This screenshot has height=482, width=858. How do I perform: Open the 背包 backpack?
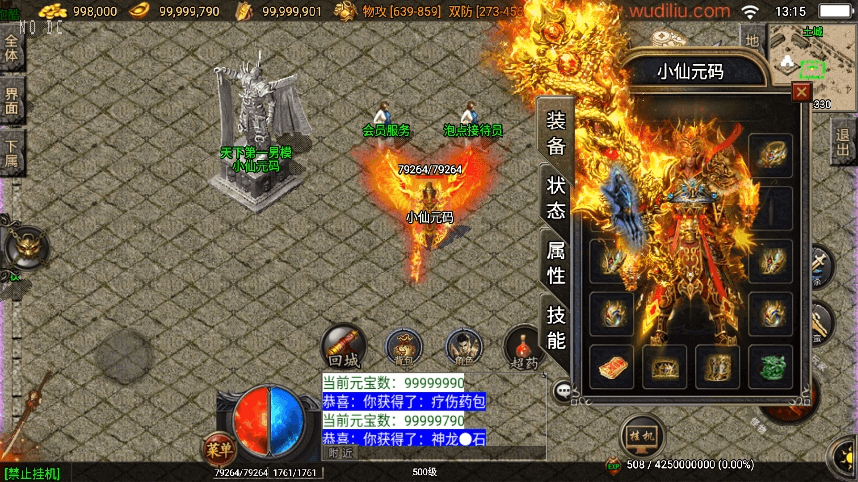tap(404, 346)
